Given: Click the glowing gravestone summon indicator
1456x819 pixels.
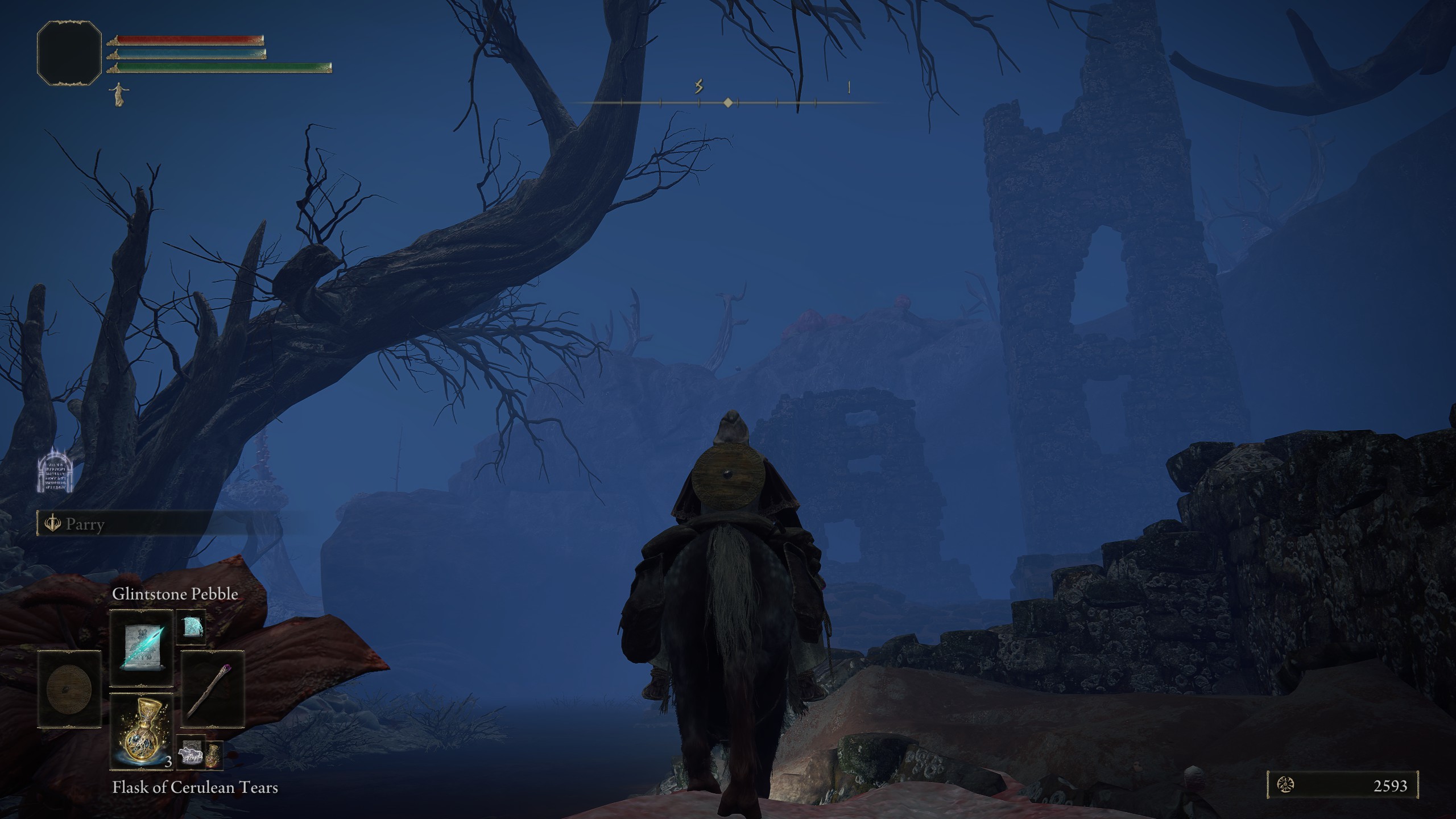Looking at the screenshot, I should click(55, 470).
